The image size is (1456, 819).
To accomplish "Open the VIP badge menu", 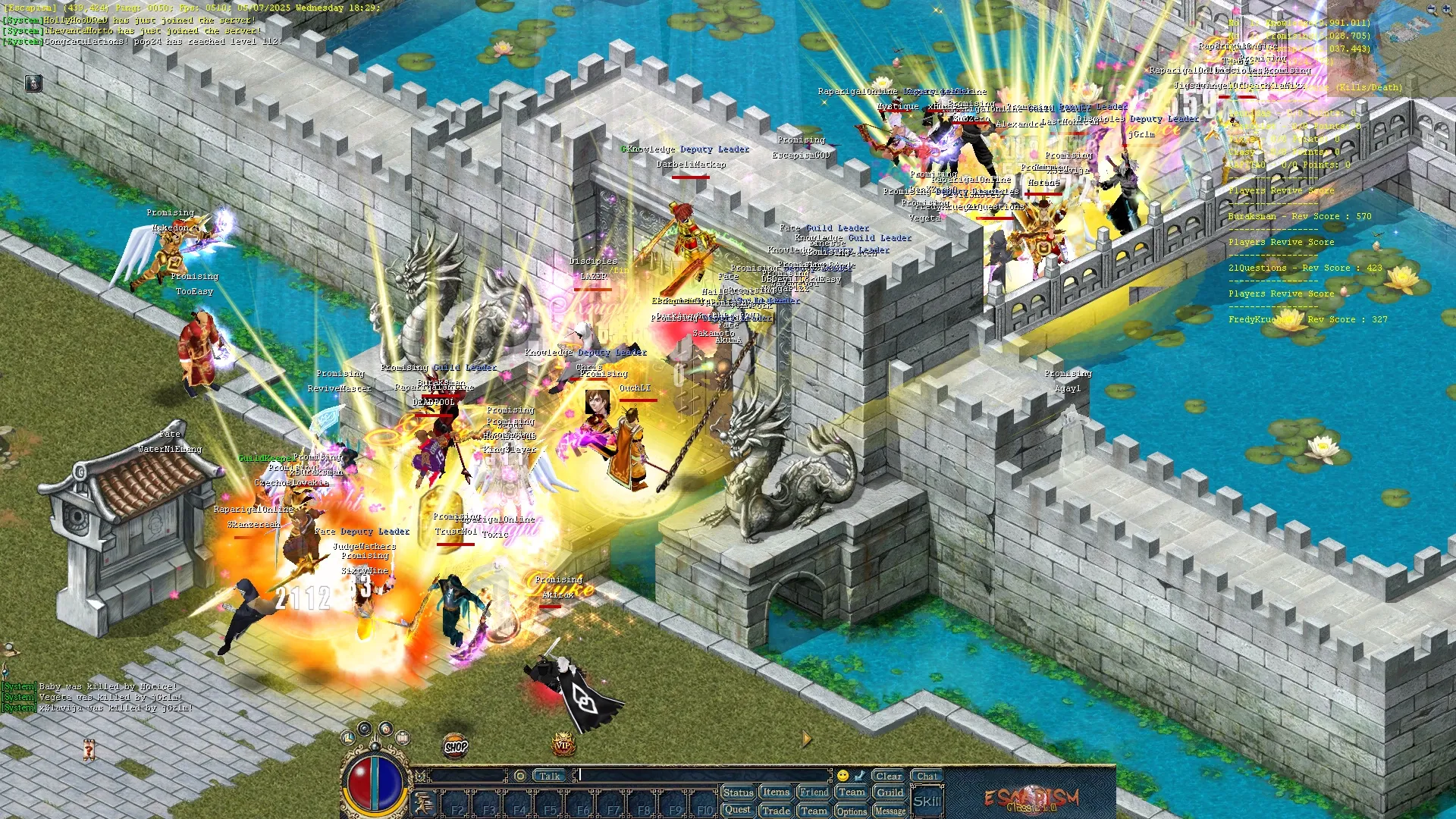I will [563, 745].
